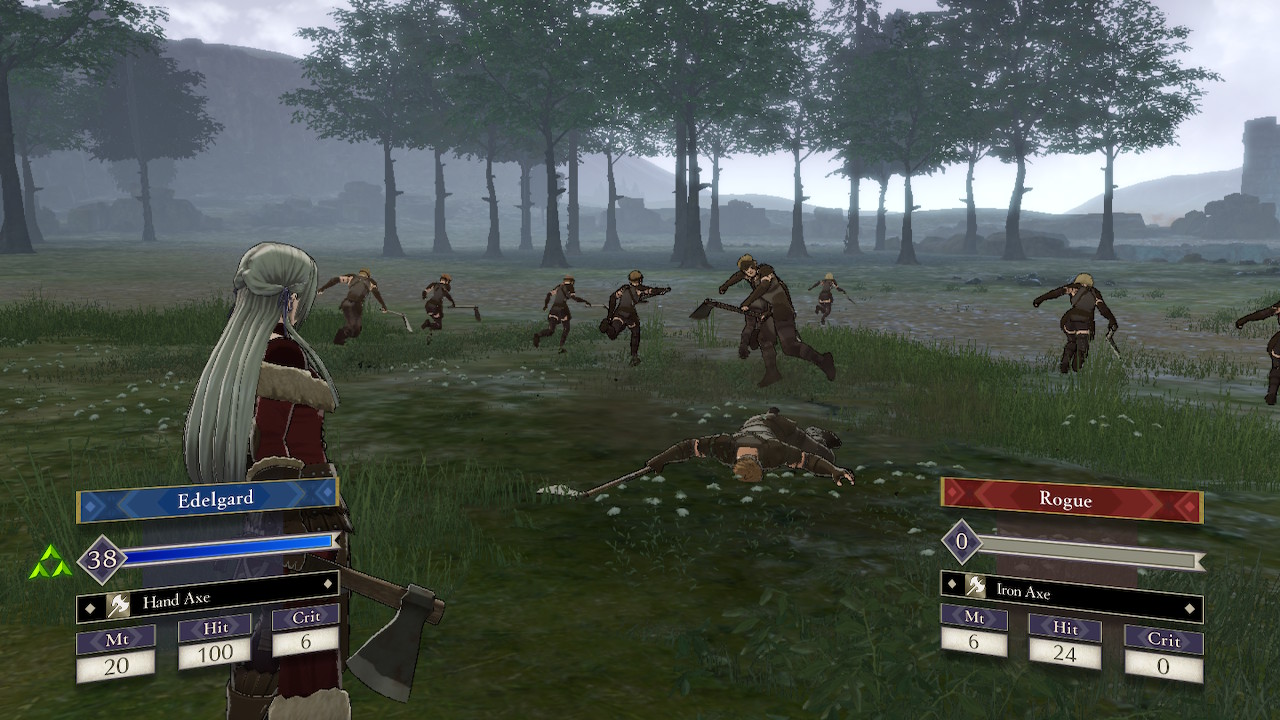Choose the Hand Axe weapon panel
Screen dimensions: 1280x720
(208, 601)
